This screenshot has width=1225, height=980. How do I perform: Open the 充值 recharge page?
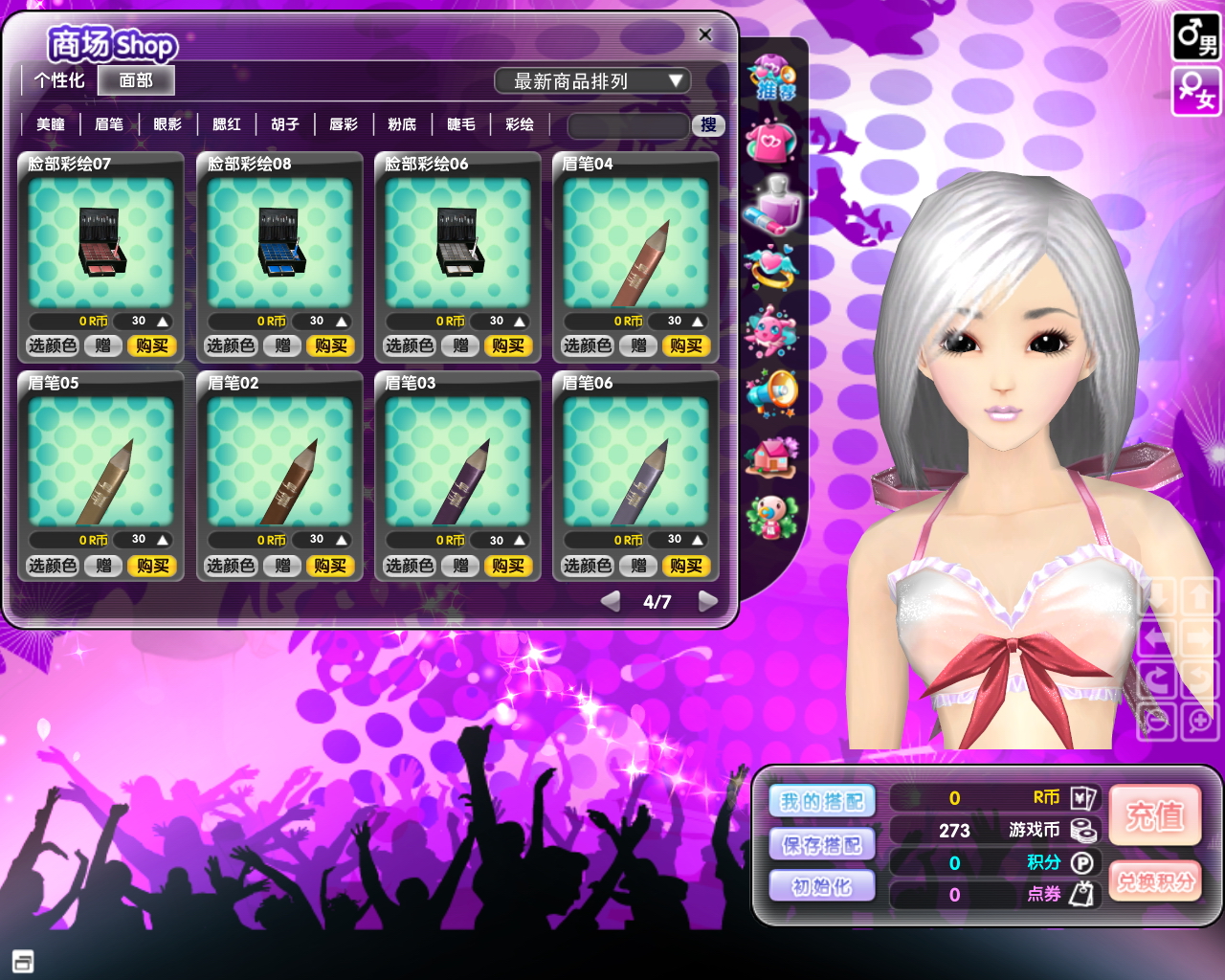coord(1154,815)
